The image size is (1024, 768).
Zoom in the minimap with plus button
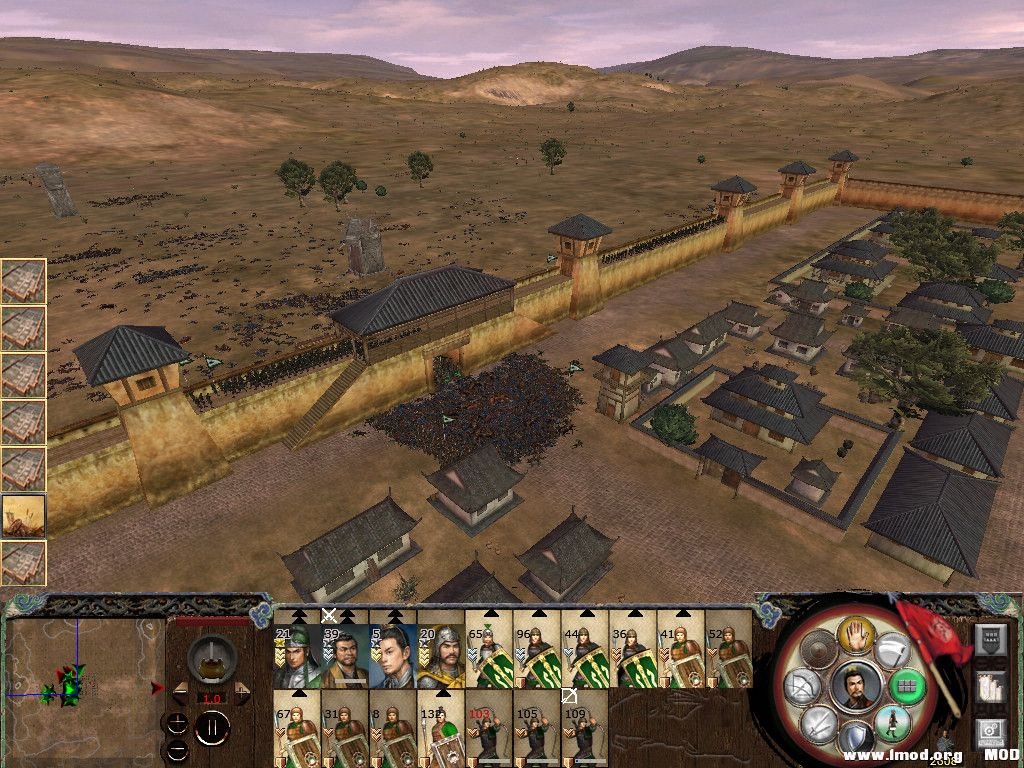click(178, 722)
